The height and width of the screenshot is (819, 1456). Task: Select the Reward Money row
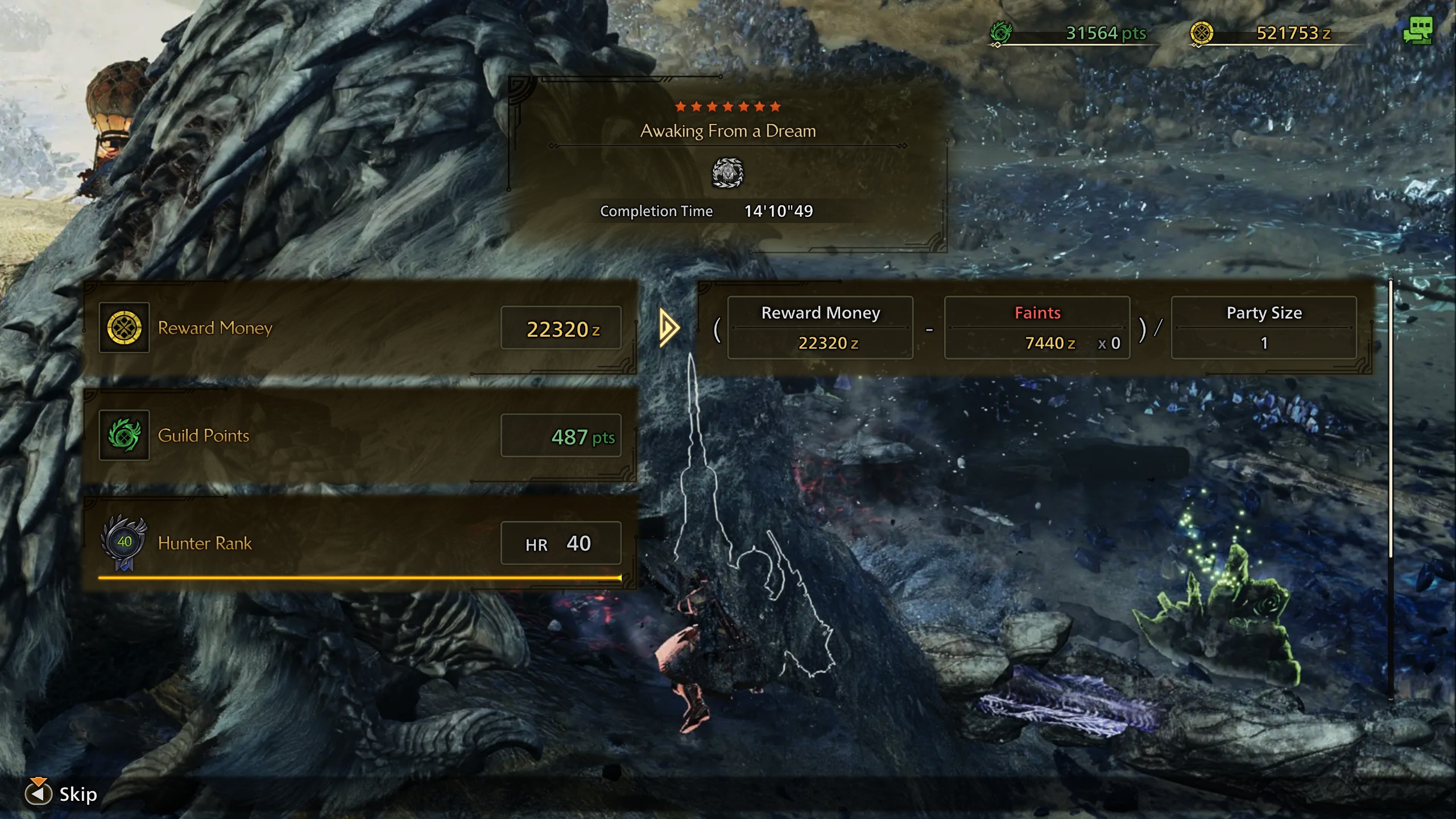359,328
